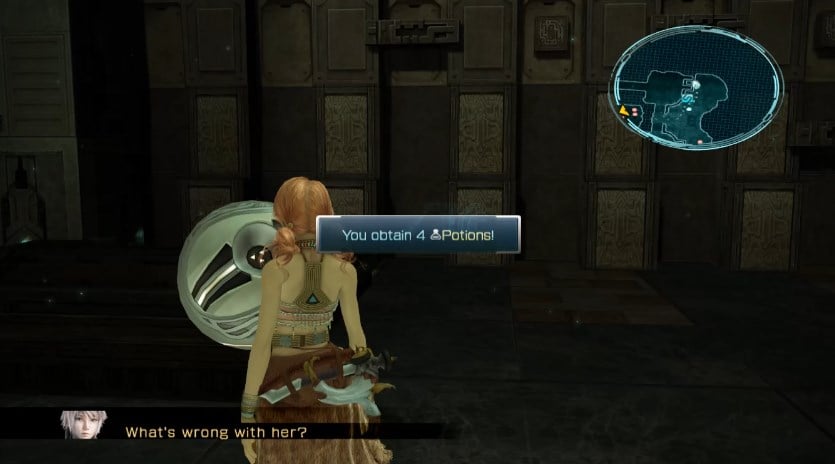This screenshot has width=835, height=464.
Task: Click the yellow arrow marker on the minimap
Action: [x=625, y=110]
